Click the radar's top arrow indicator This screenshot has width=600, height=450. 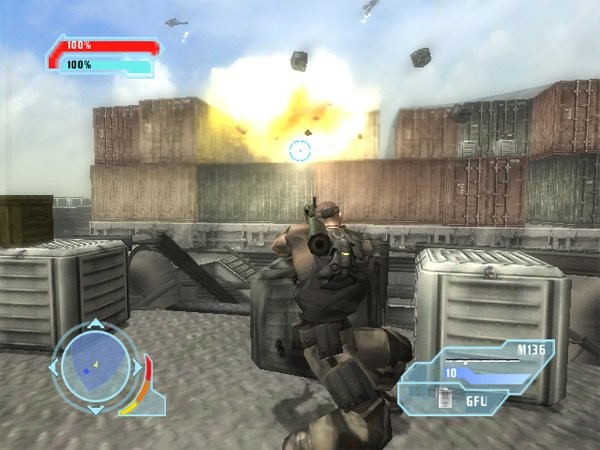[94, 324]
